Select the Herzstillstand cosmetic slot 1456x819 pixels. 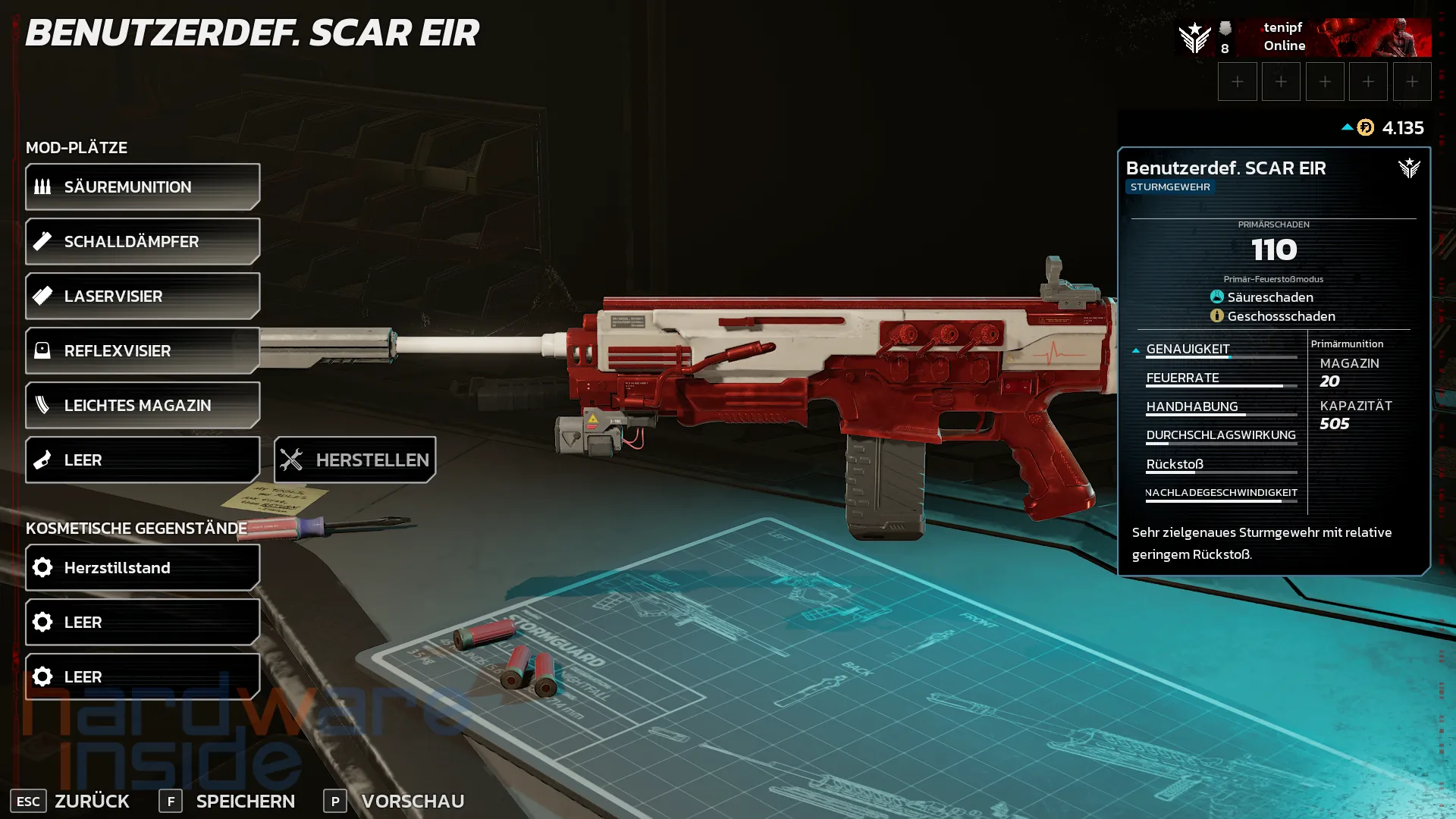pyautogui.click(x=143, y=567)
